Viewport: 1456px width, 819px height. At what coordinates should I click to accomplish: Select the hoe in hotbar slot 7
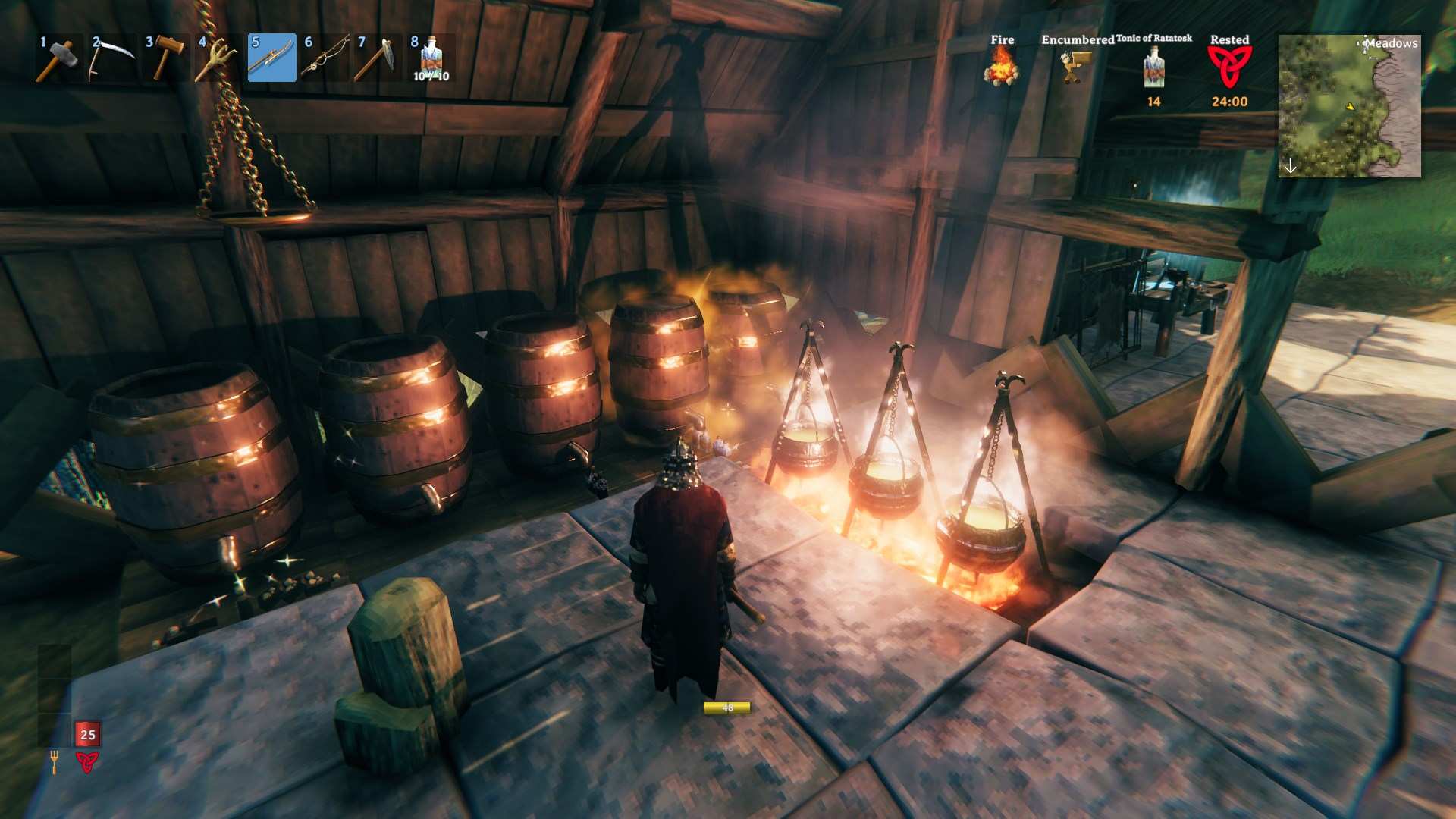point(378,58)
